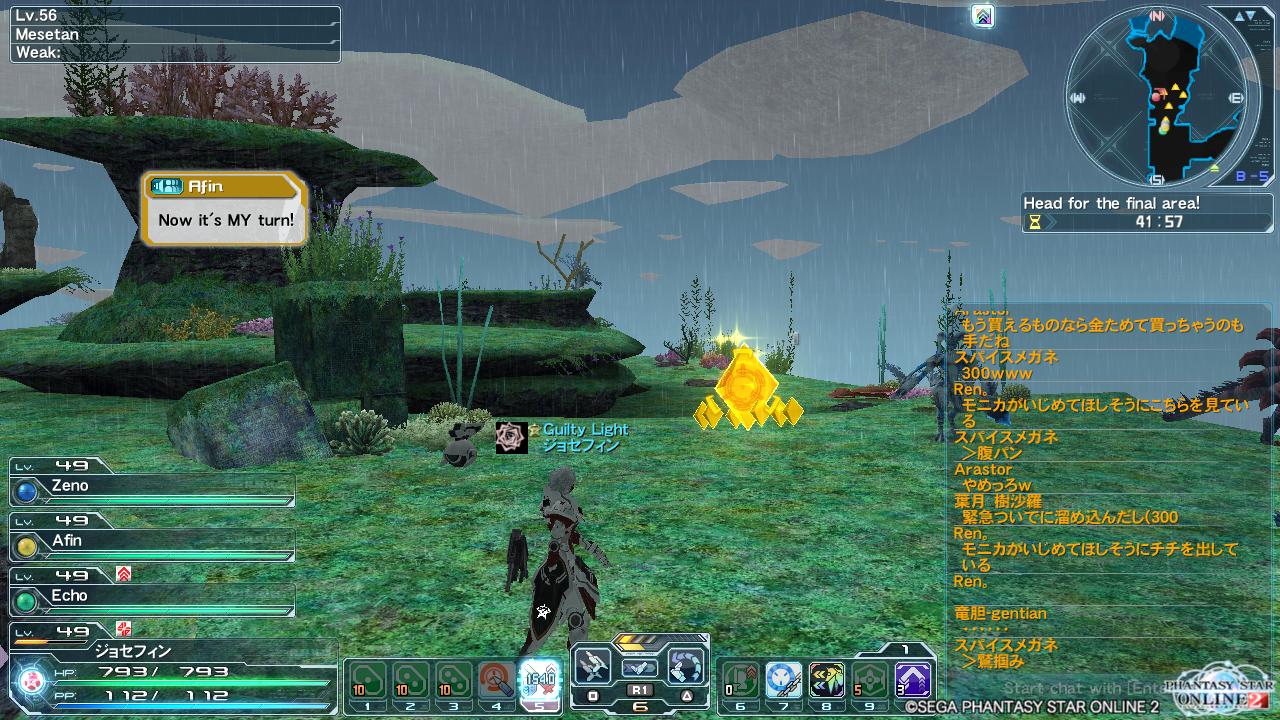
Task: Select Echo in the party list
Action: (x=152, y=597)
